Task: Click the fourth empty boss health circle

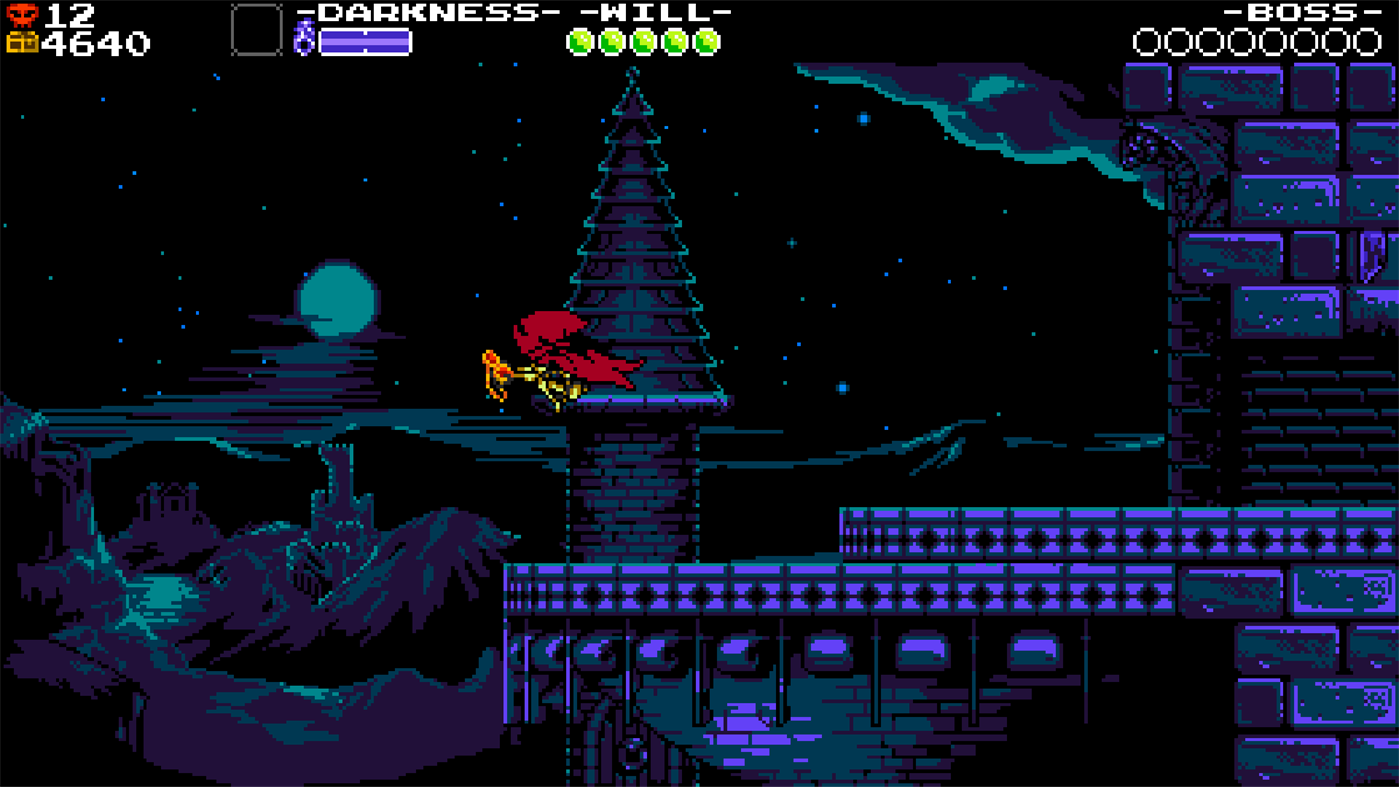Action: click(1240, 42)
